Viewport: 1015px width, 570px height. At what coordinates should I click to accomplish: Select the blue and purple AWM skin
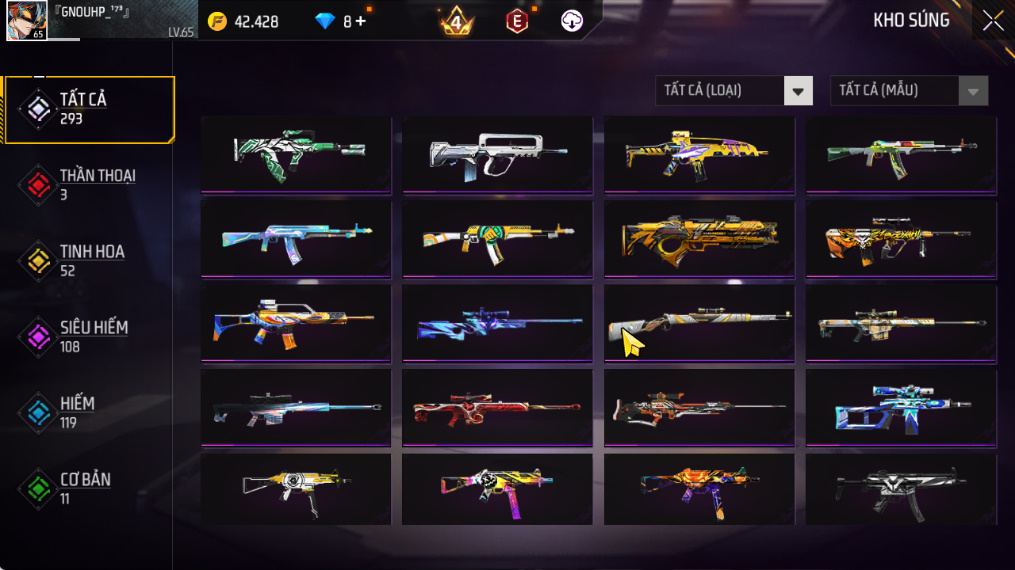click(x=497, y=322)
